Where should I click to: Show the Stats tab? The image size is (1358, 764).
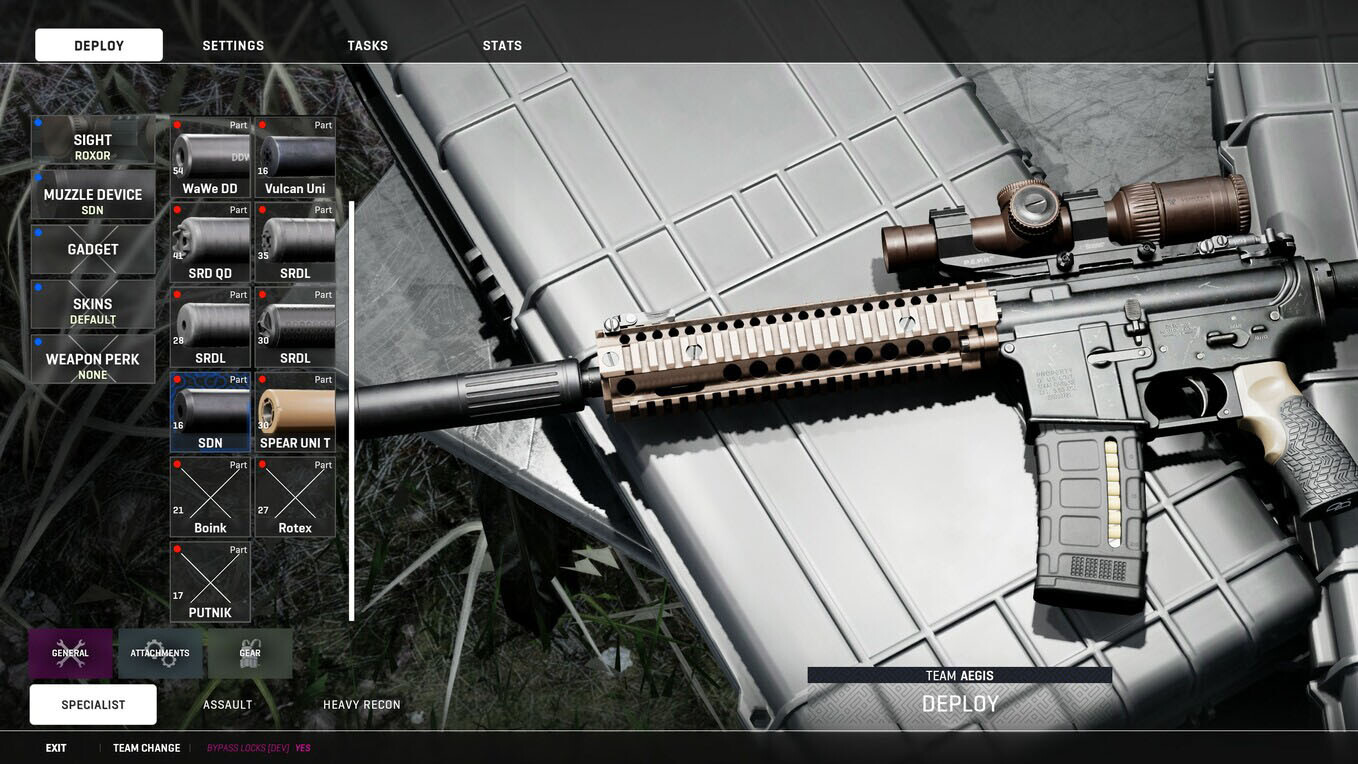(502, 46)
